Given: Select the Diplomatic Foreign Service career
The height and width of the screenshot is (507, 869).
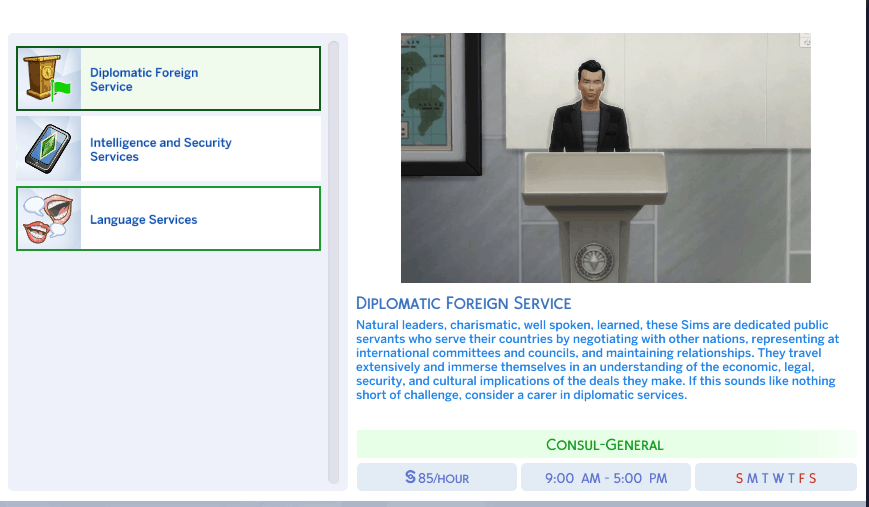Looking at the screenshot, I should point(168,79).
